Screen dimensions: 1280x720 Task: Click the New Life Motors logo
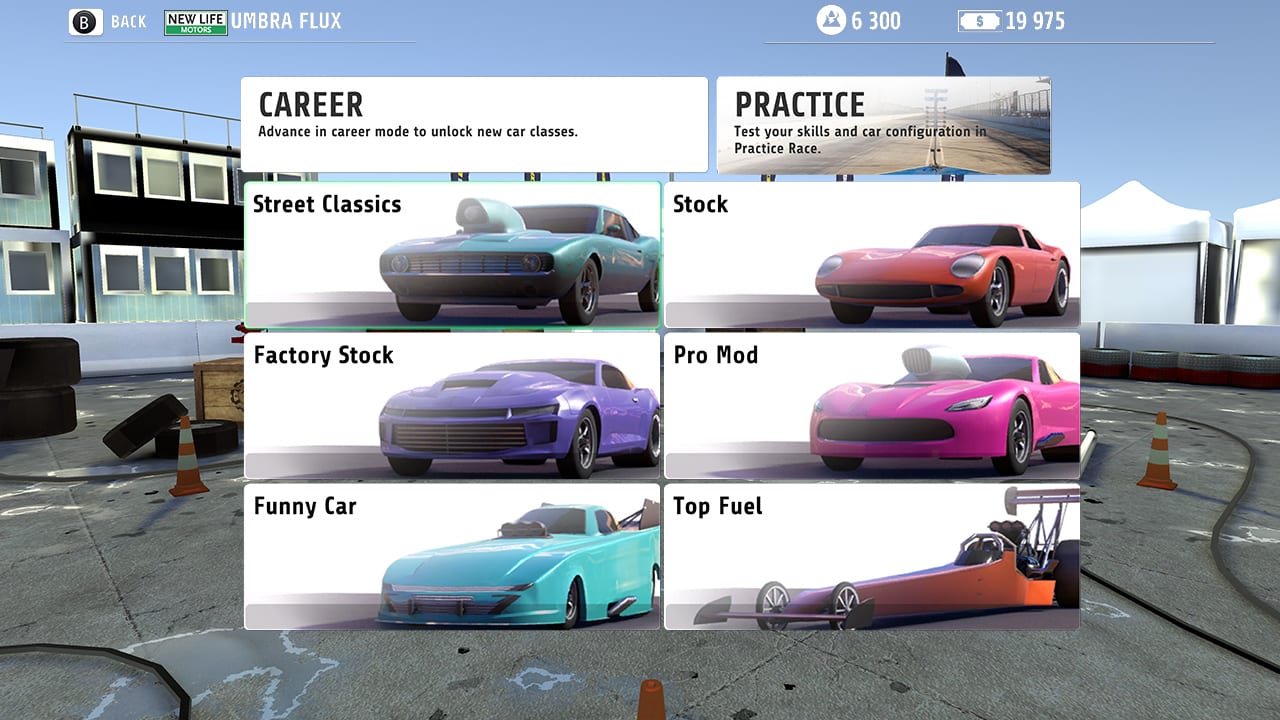pyautogui.click(x=195, y=20)
